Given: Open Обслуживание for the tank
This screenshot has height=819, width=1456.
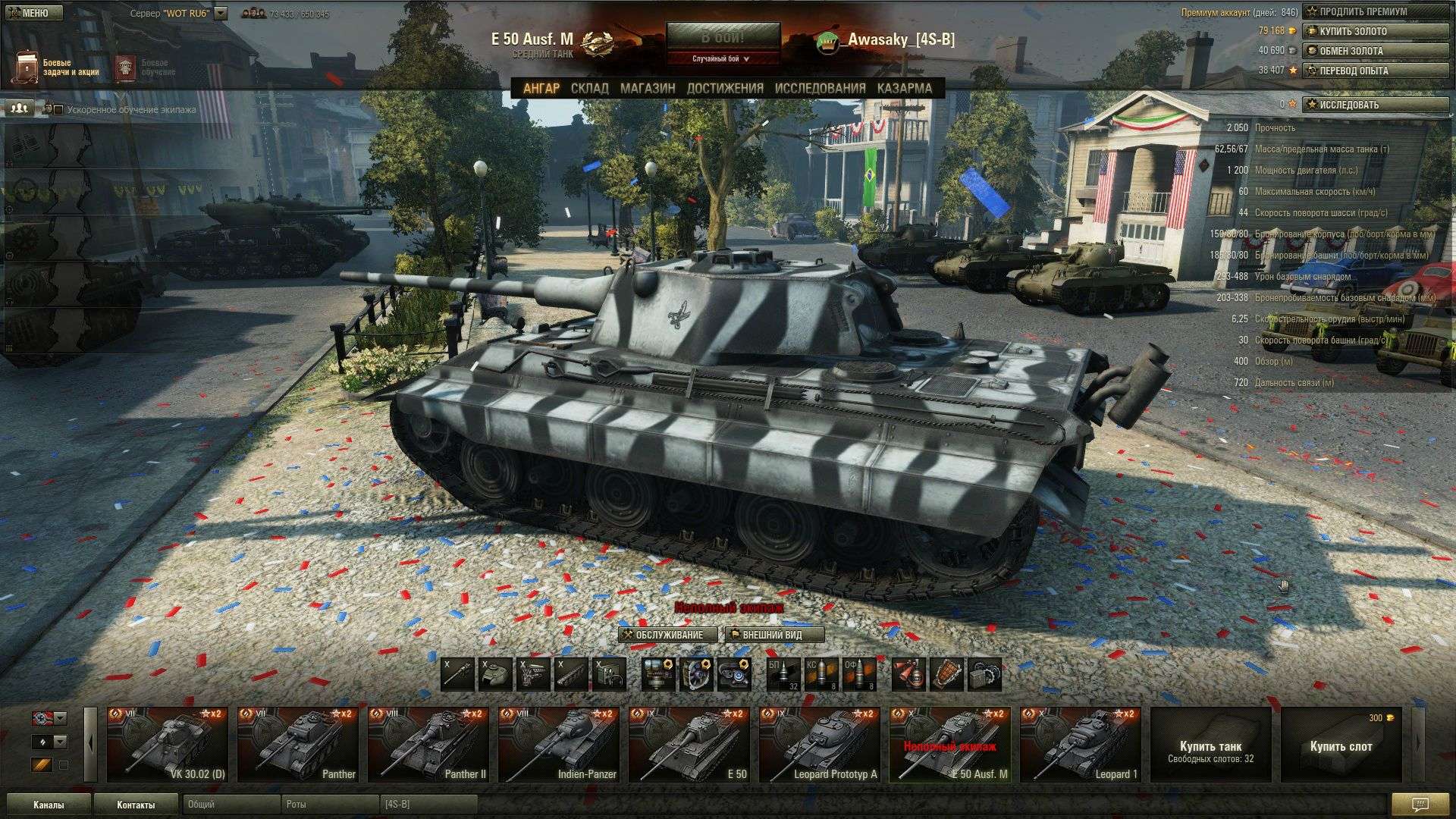Looking at the screenshot, I should 667,635.
